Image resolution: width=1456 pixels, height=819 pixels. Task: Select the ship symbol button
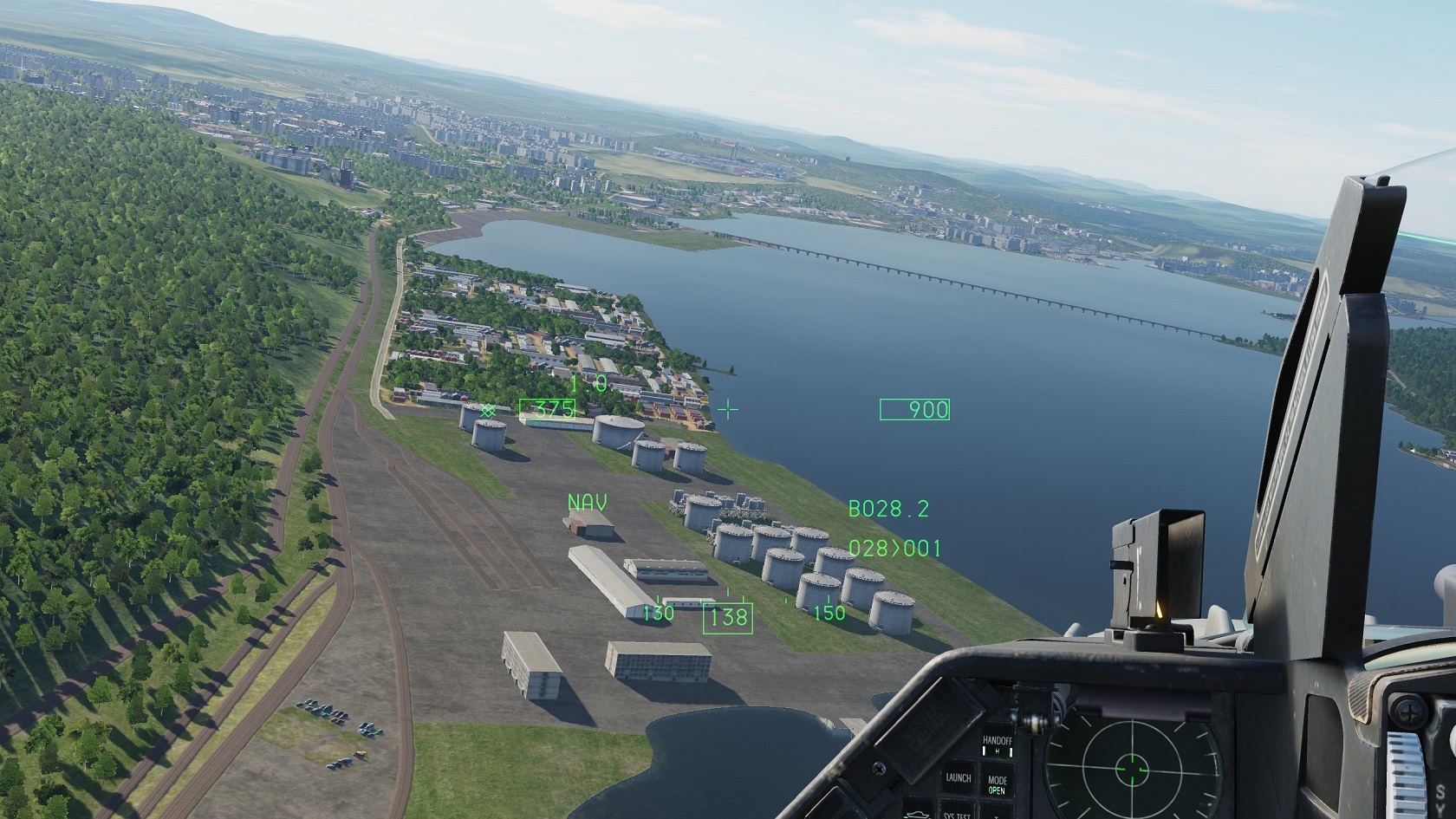point(919,814)
